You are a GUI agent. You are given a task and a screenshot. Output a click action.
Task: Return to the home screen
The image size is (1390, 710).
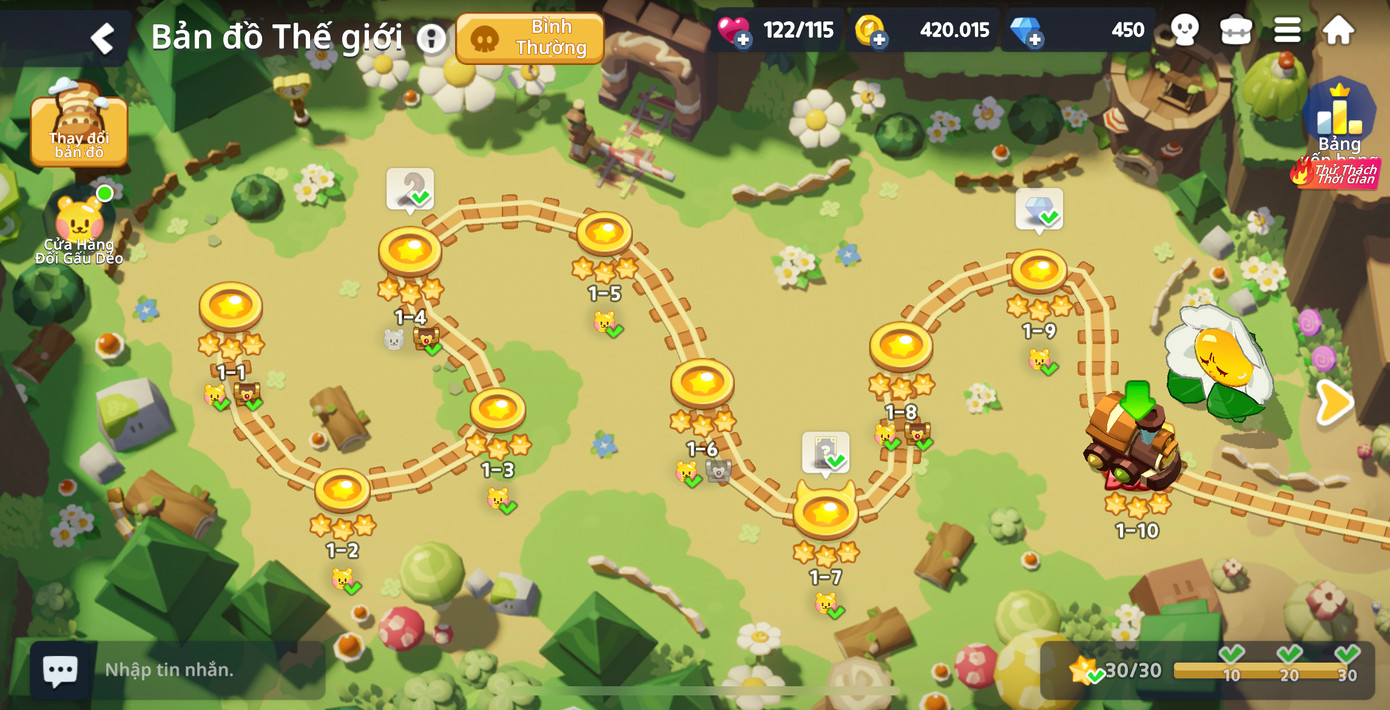pyautogui.click(x=1338, y=30)
